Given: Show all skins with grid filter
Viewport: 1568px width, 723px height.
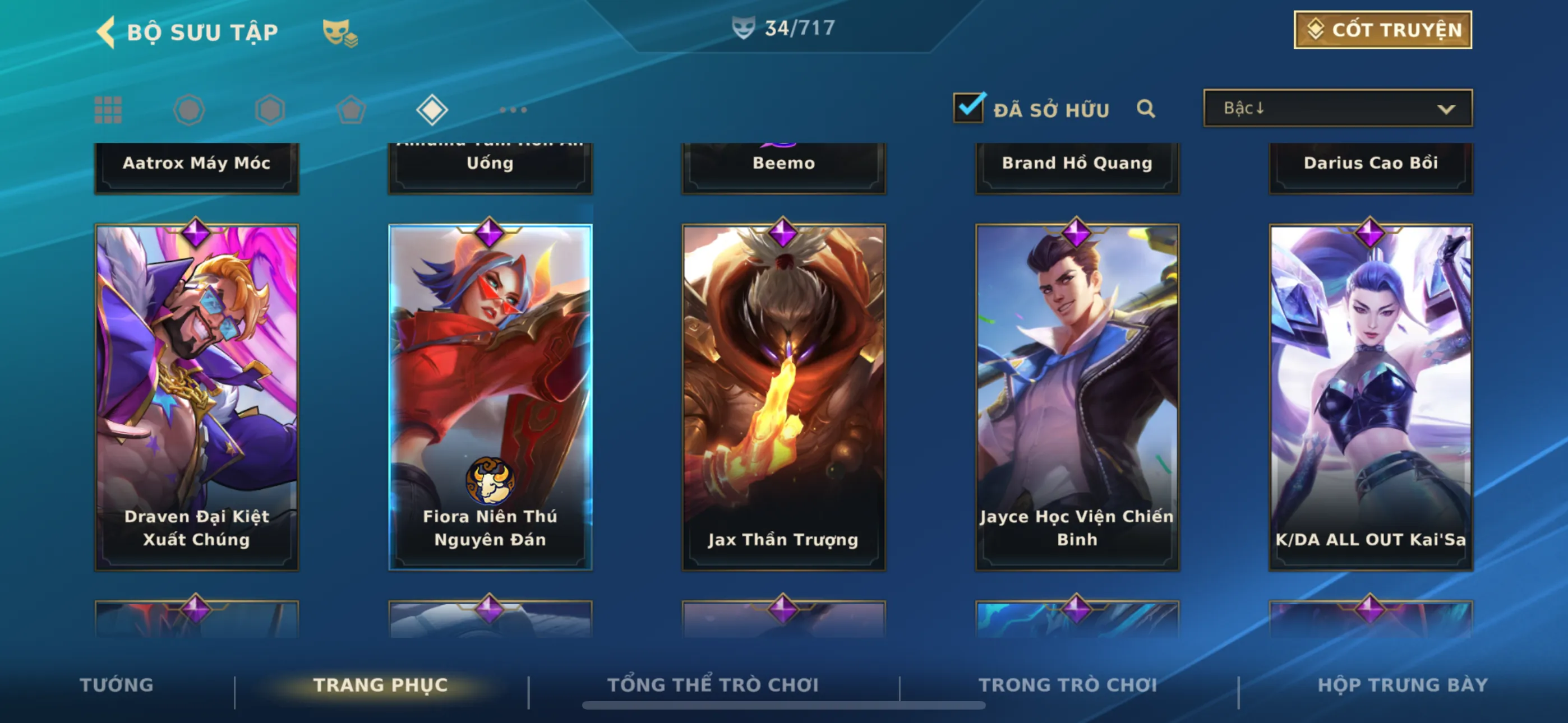Looking at the screenshot, I should [108, 110].
